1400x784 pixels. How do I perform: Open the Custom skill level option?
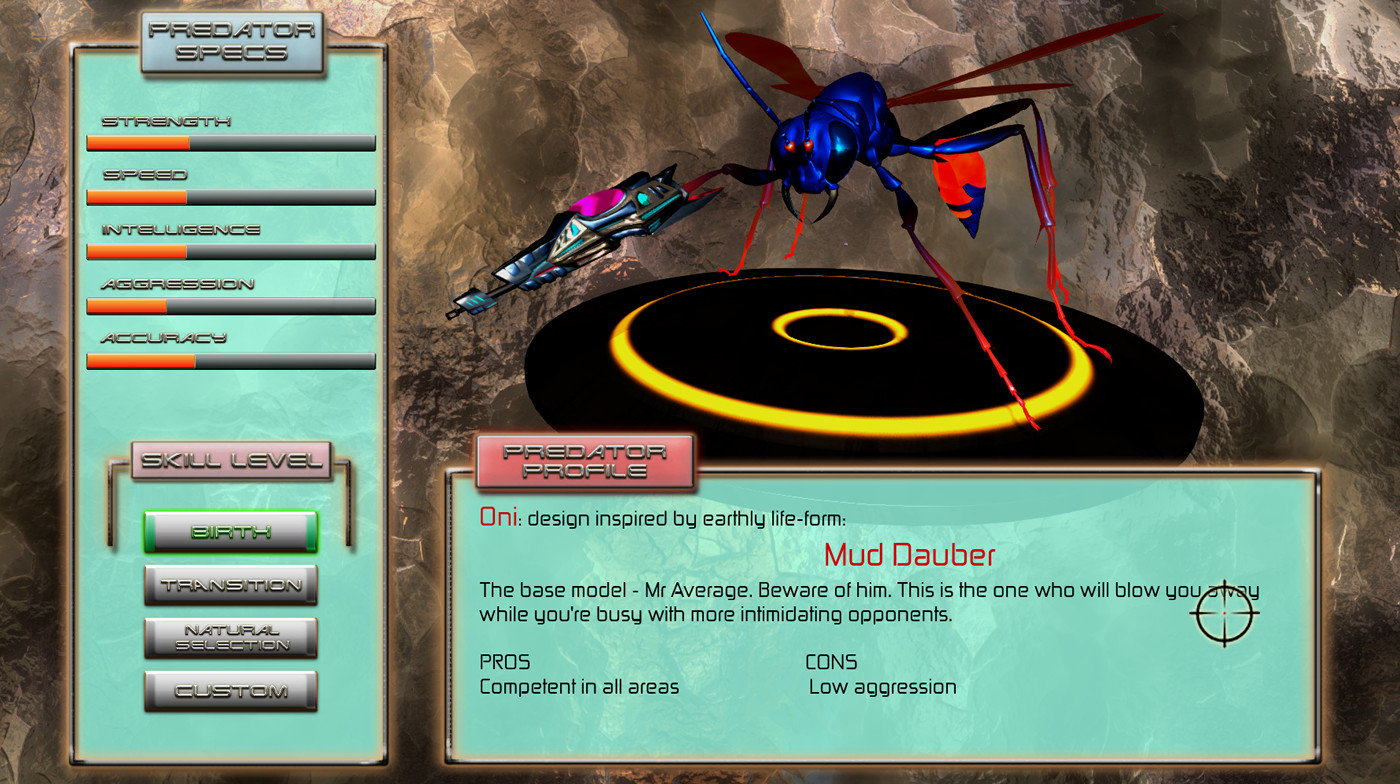point(230,689)
